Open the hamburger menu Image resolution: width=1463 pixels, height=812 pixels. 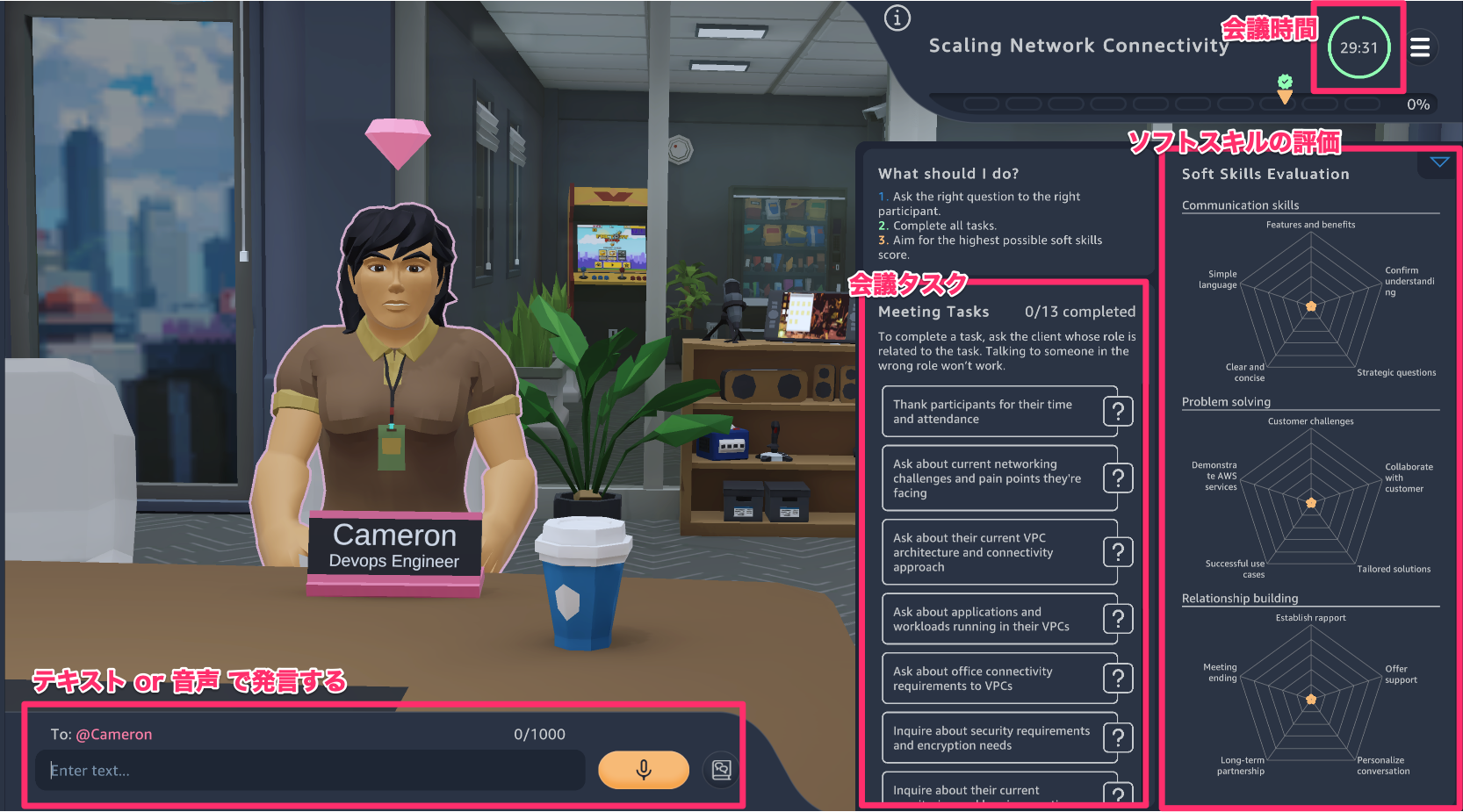coord(1420,47)
